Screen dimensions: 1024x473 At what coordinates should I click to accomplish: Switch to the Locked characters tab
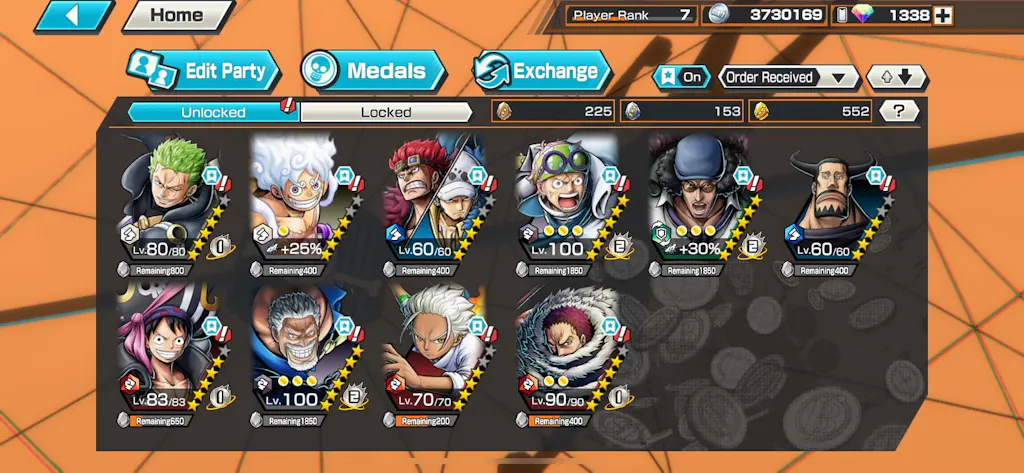tap(386, 112)
